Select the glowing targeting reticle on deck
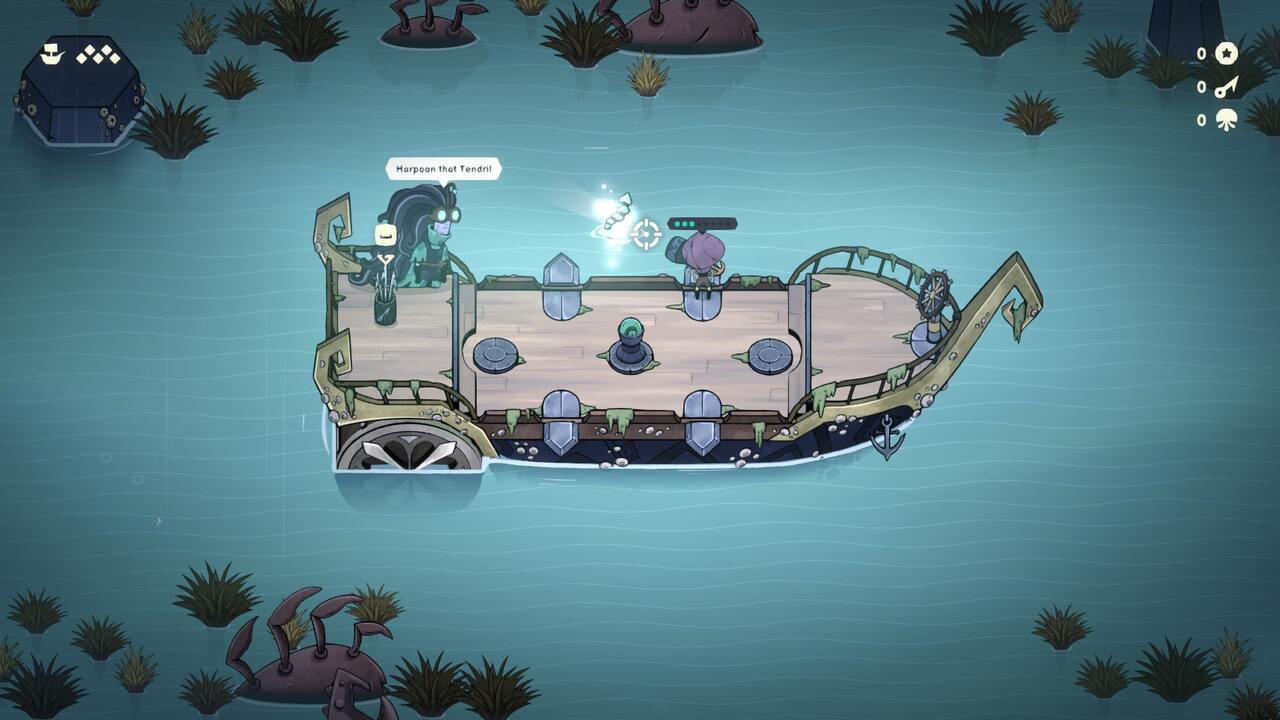 click(648, 232)
